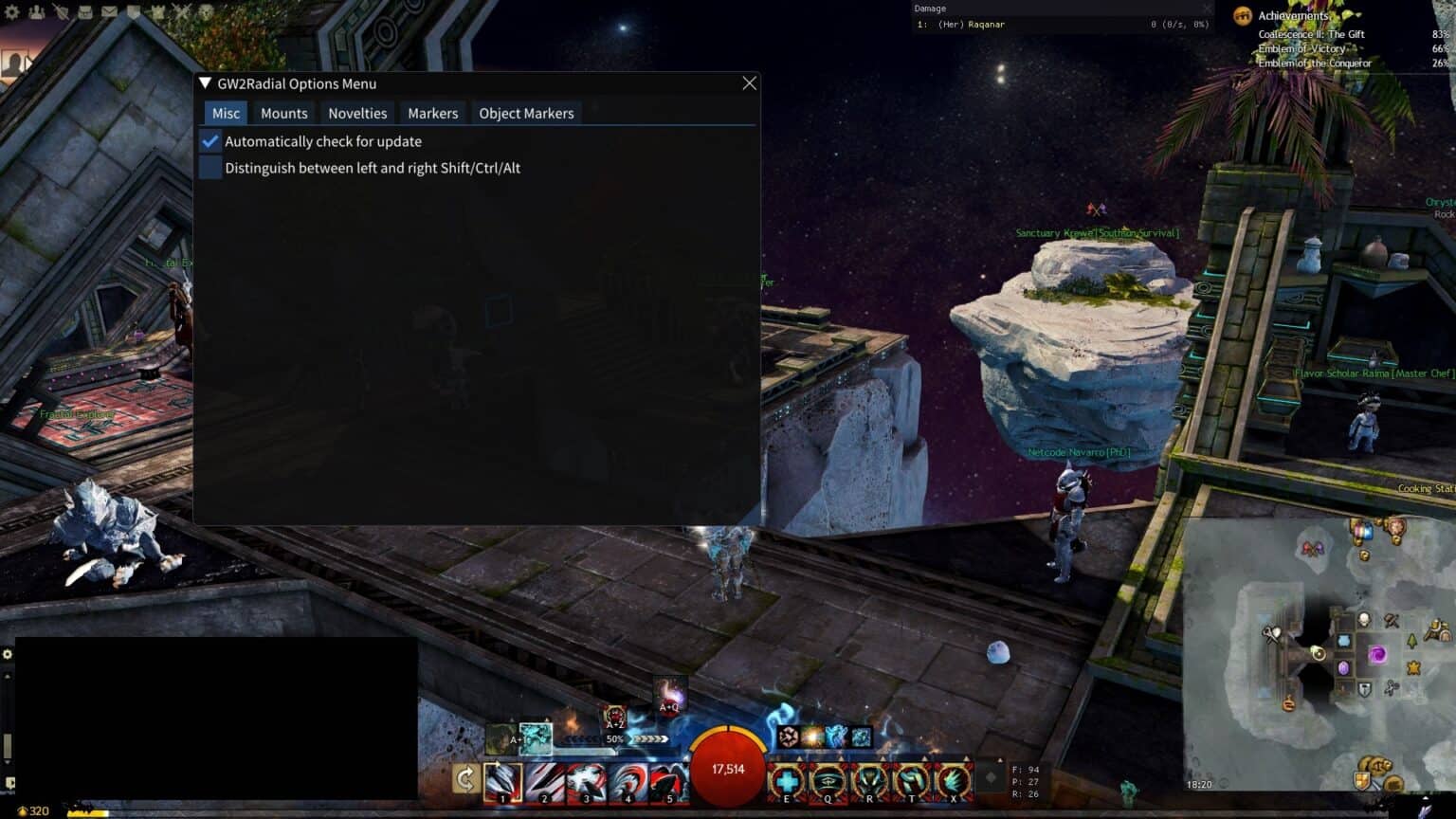The width and height of the screenshot is (1456, 819).
Task: Expand the elite skill arrow above the X slot
Action: tap(966, 757)
